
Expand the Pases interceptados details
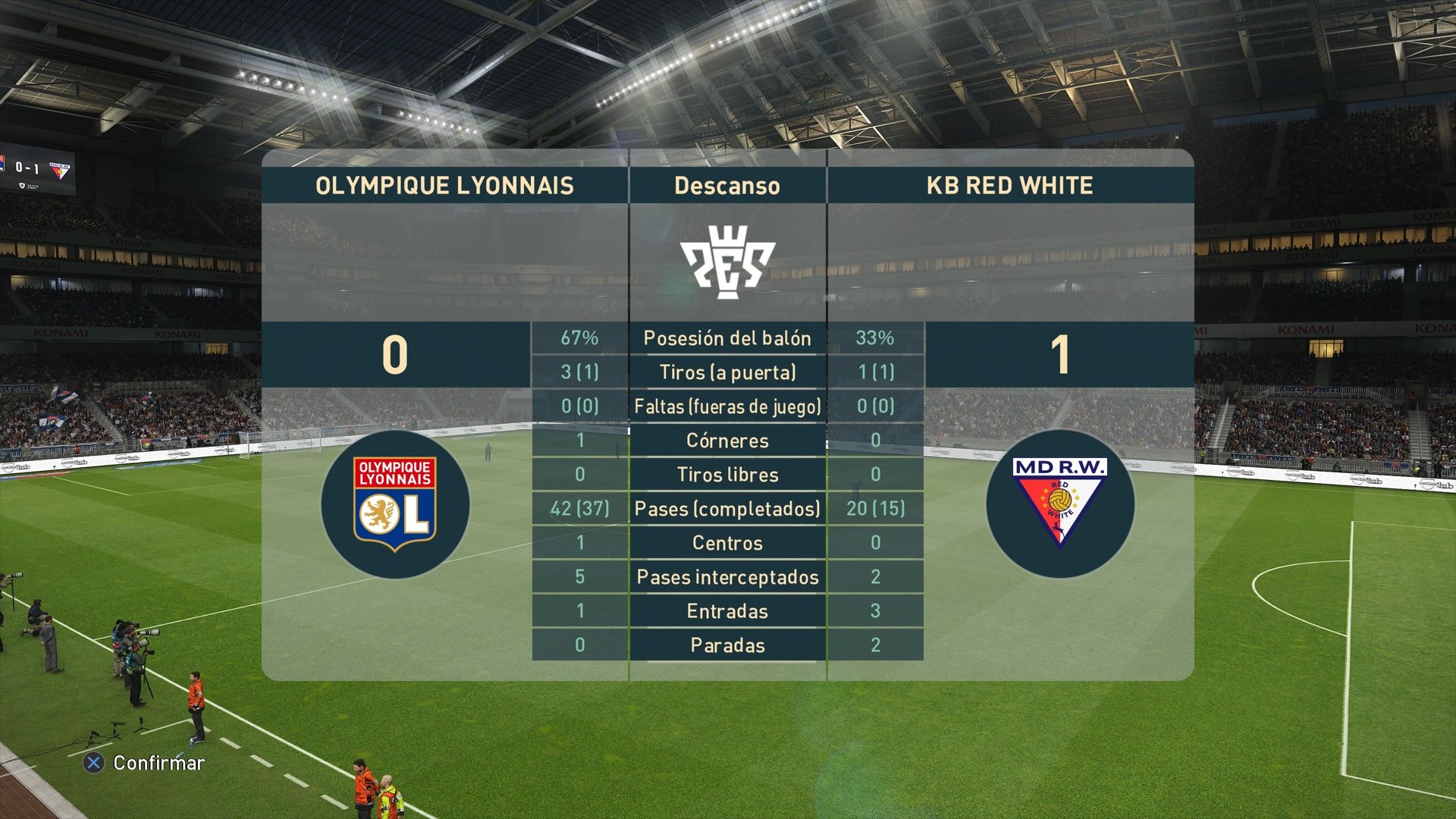point(726,577)
